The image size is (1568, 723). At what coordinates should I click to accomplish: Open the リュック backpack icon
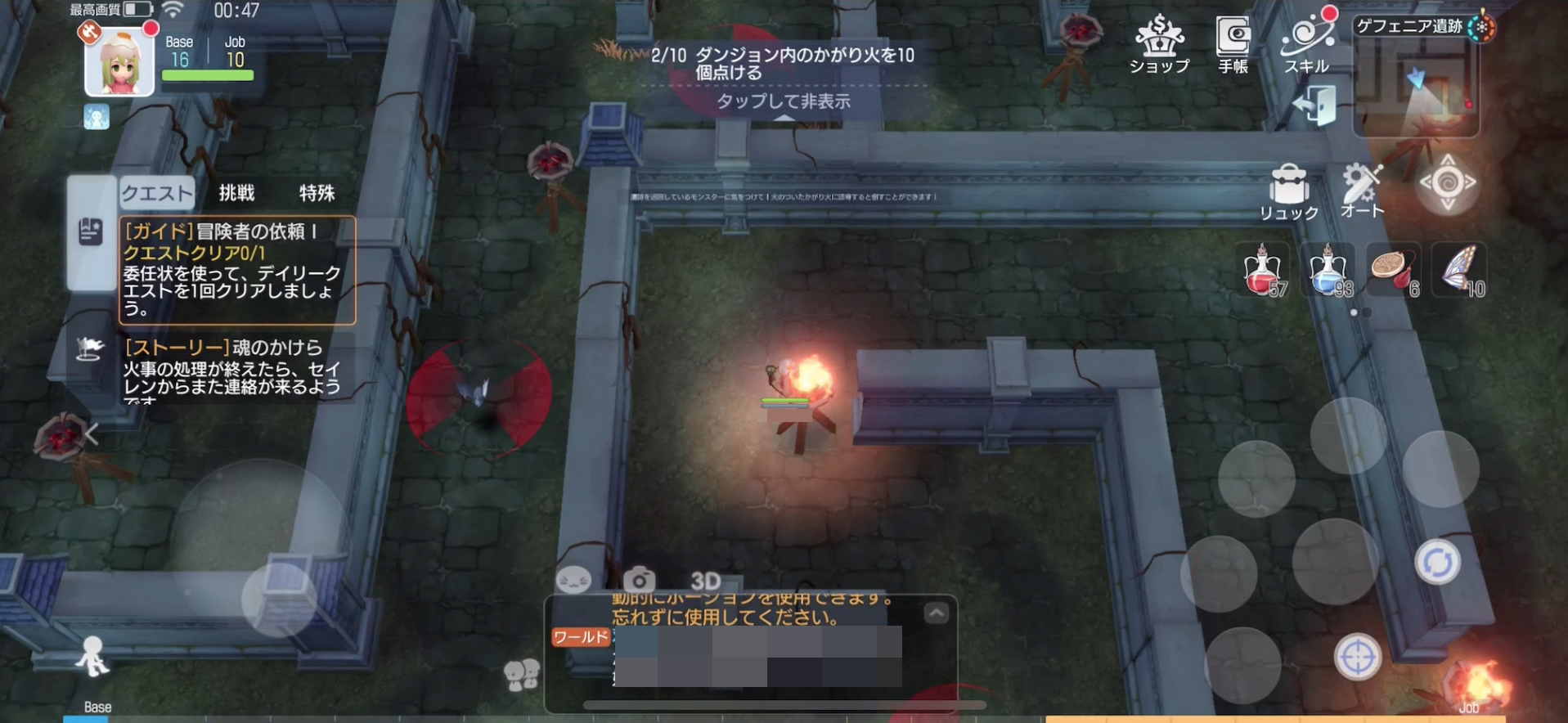coord(1288,184)
